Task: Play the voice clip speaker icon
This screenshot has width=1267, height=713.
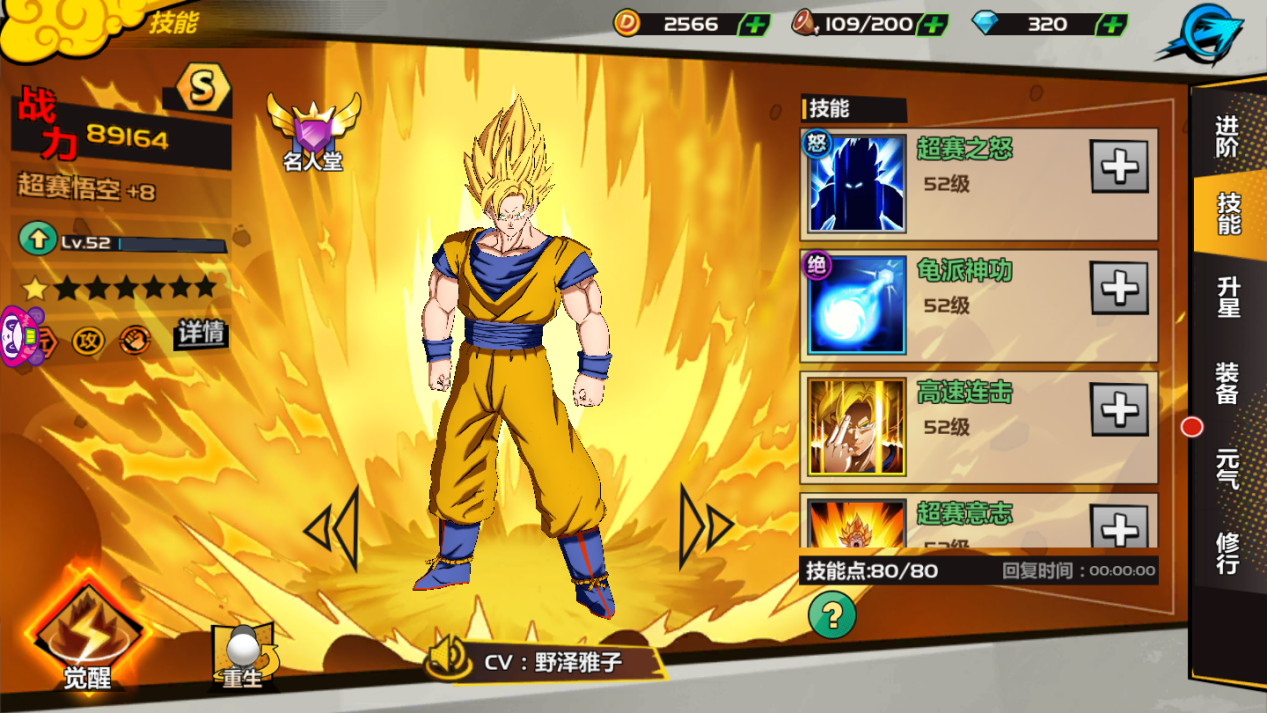Action: 448,659
